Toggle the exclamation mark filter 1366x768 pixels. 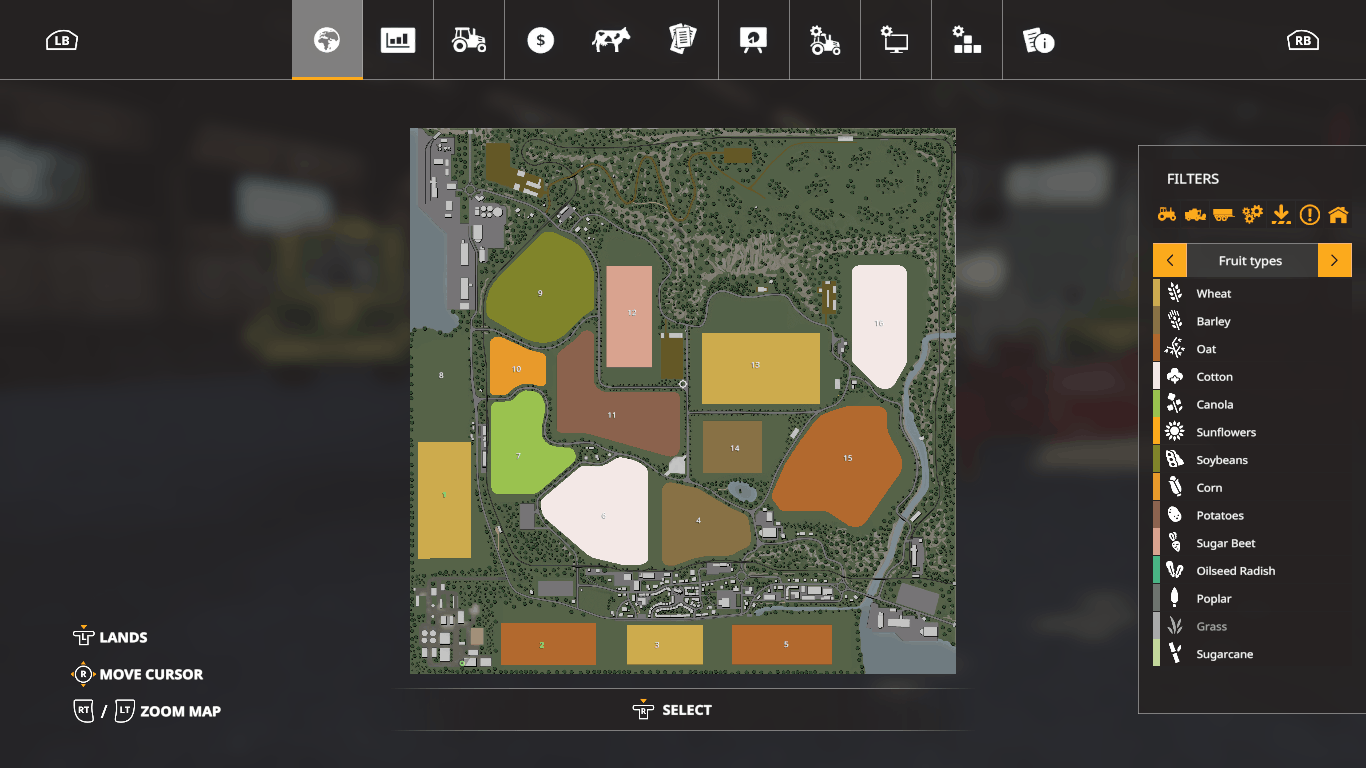pos(1310,214)
